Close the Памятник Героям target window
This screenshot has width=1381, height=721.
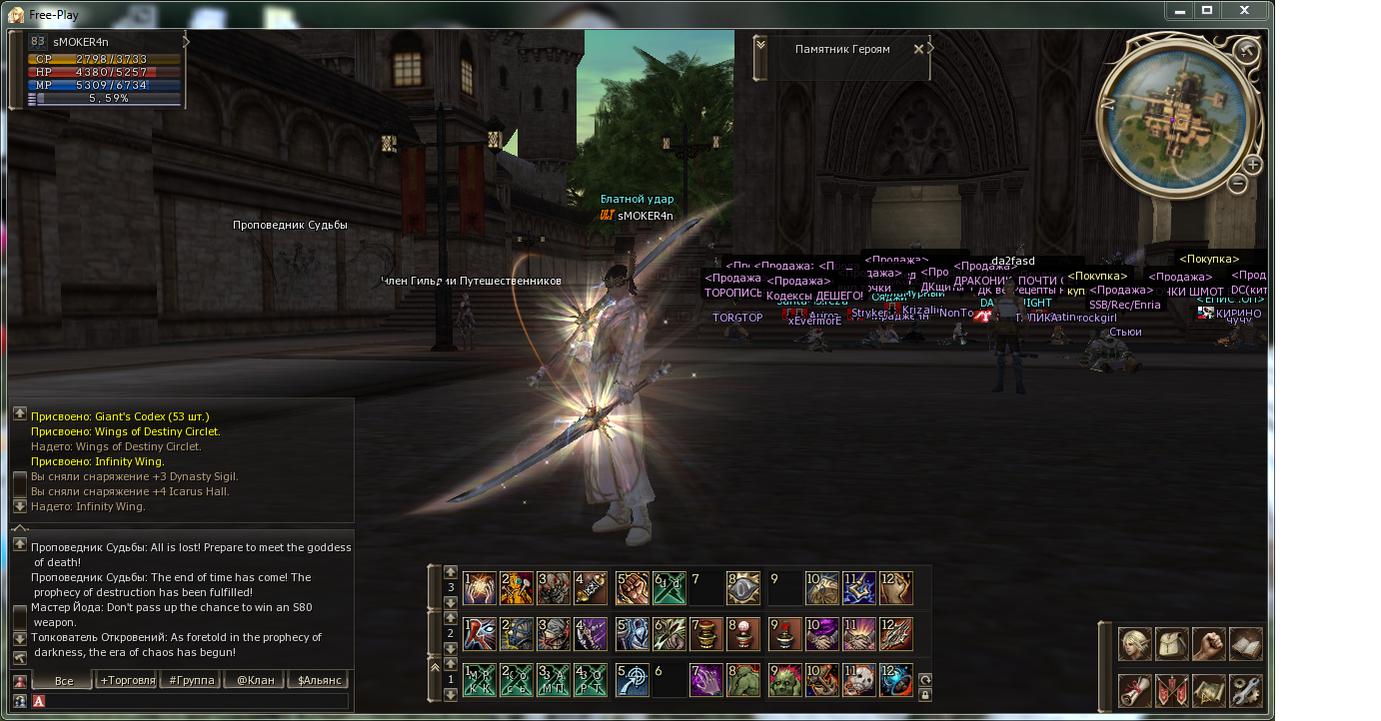918,49
